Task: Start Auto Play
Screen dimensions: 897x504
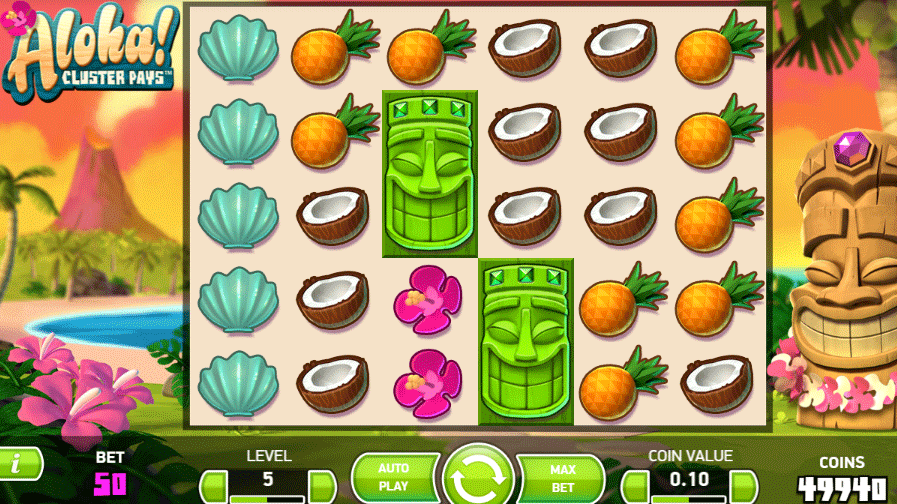Action: tap(394, 477)
